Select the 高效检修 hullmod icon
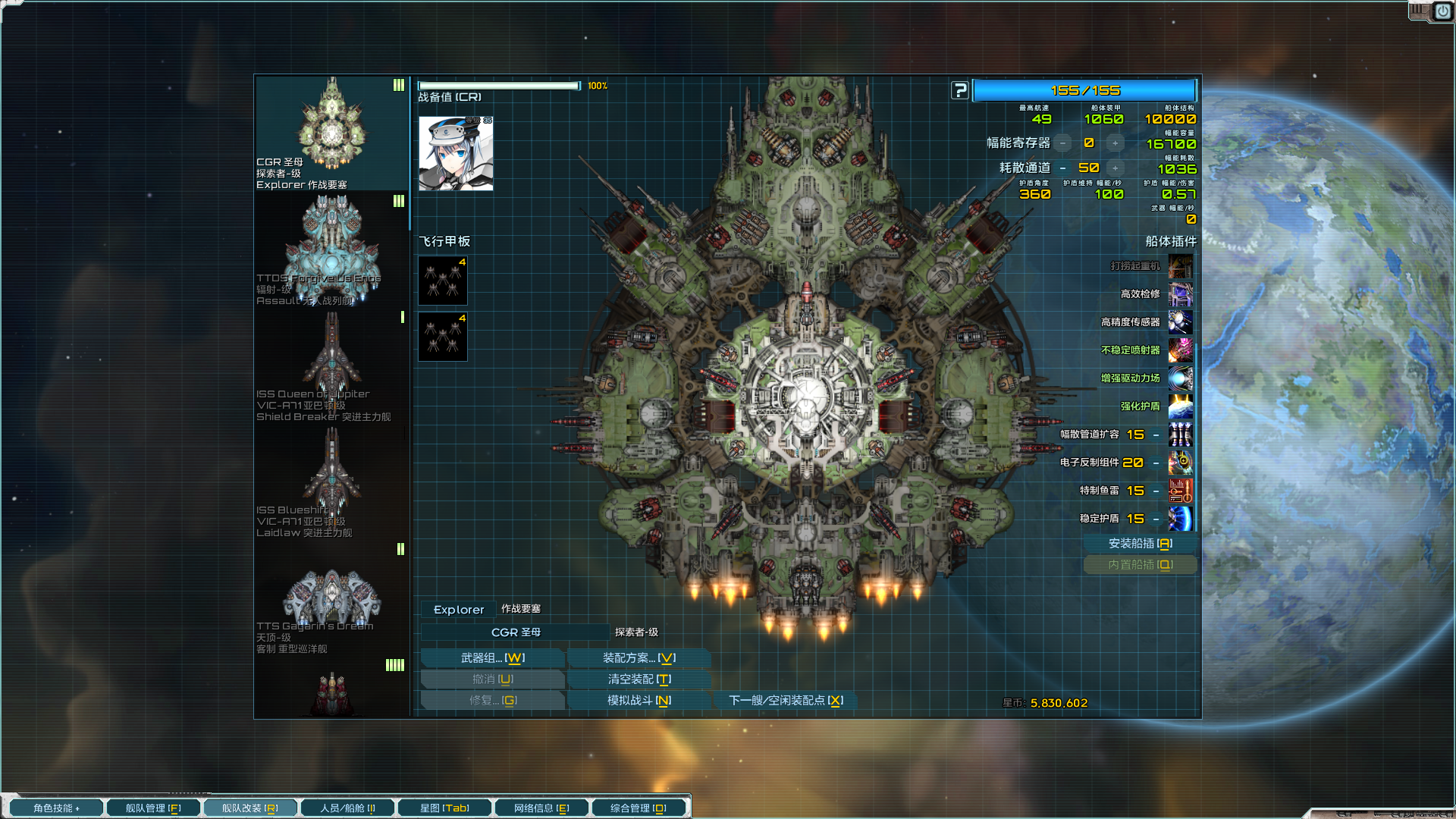This screenshot has height=819, width=1456. coord(1180,294)
